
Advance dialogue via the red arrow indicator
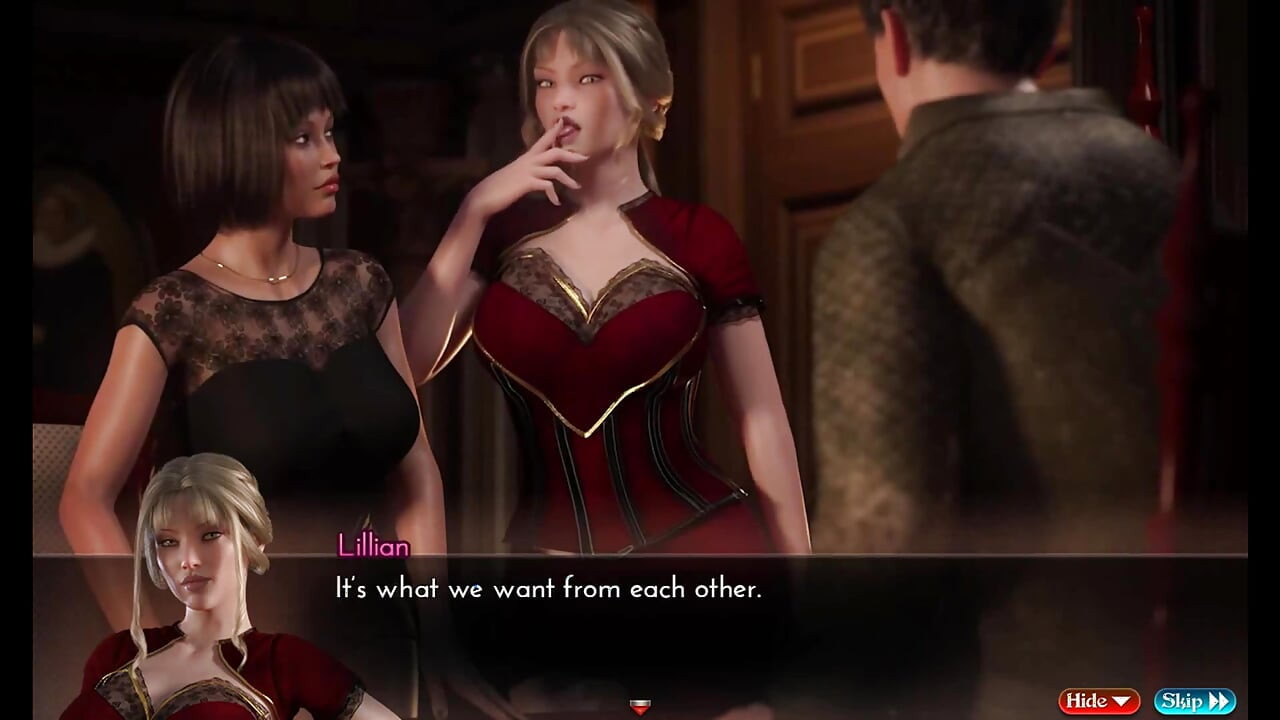(640, 708)
